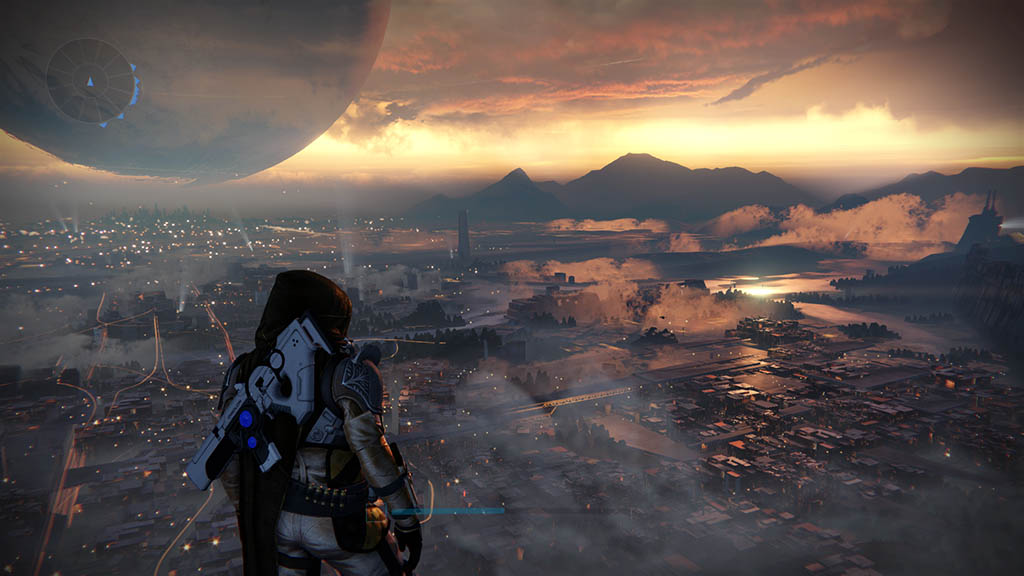Click the circular radar in the corner
Image resolution: width=1024 pixels, height=576 pixels.
[90, 81]
